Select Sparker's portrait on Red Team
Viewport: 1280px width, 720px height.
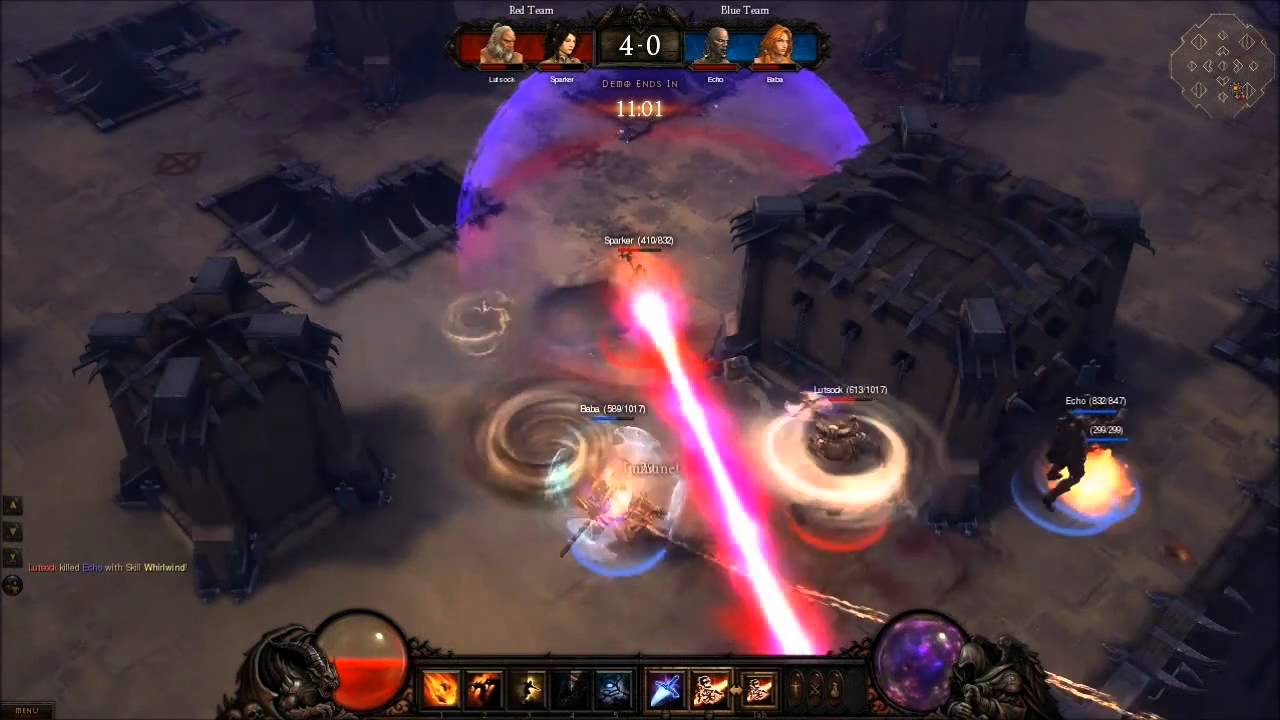tap(562, 46)
